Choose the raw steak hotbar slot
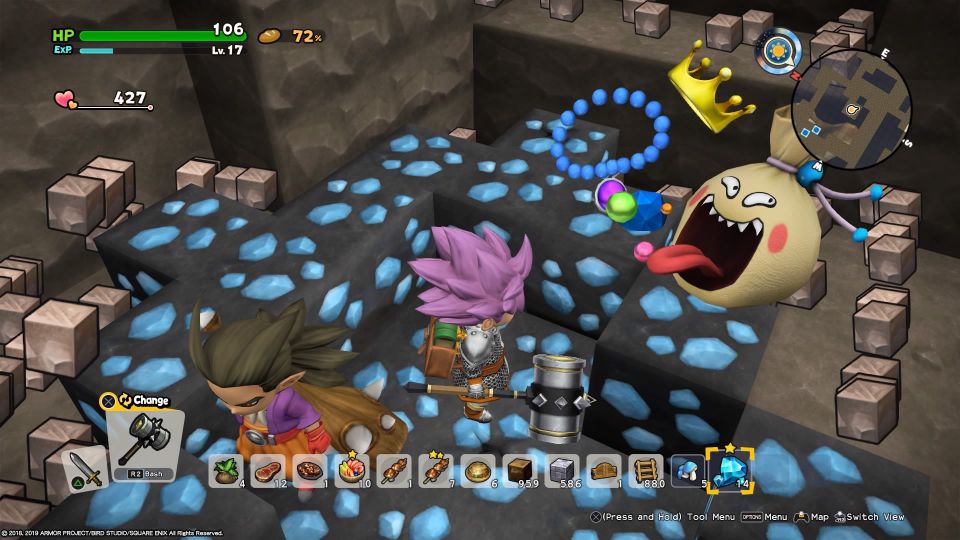This screenshot has width=960, height=540. click(268, 470)
